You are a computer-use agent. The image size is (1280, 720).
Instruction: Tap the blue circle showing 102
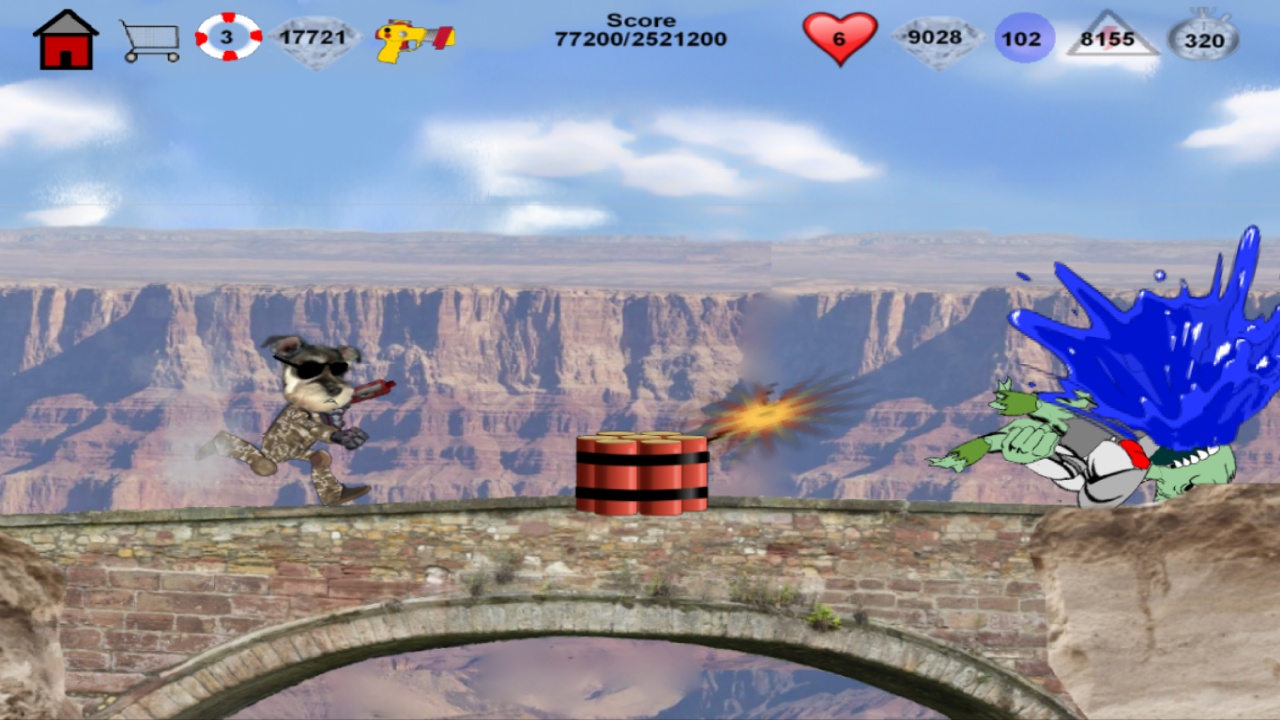coord(1023,36)
